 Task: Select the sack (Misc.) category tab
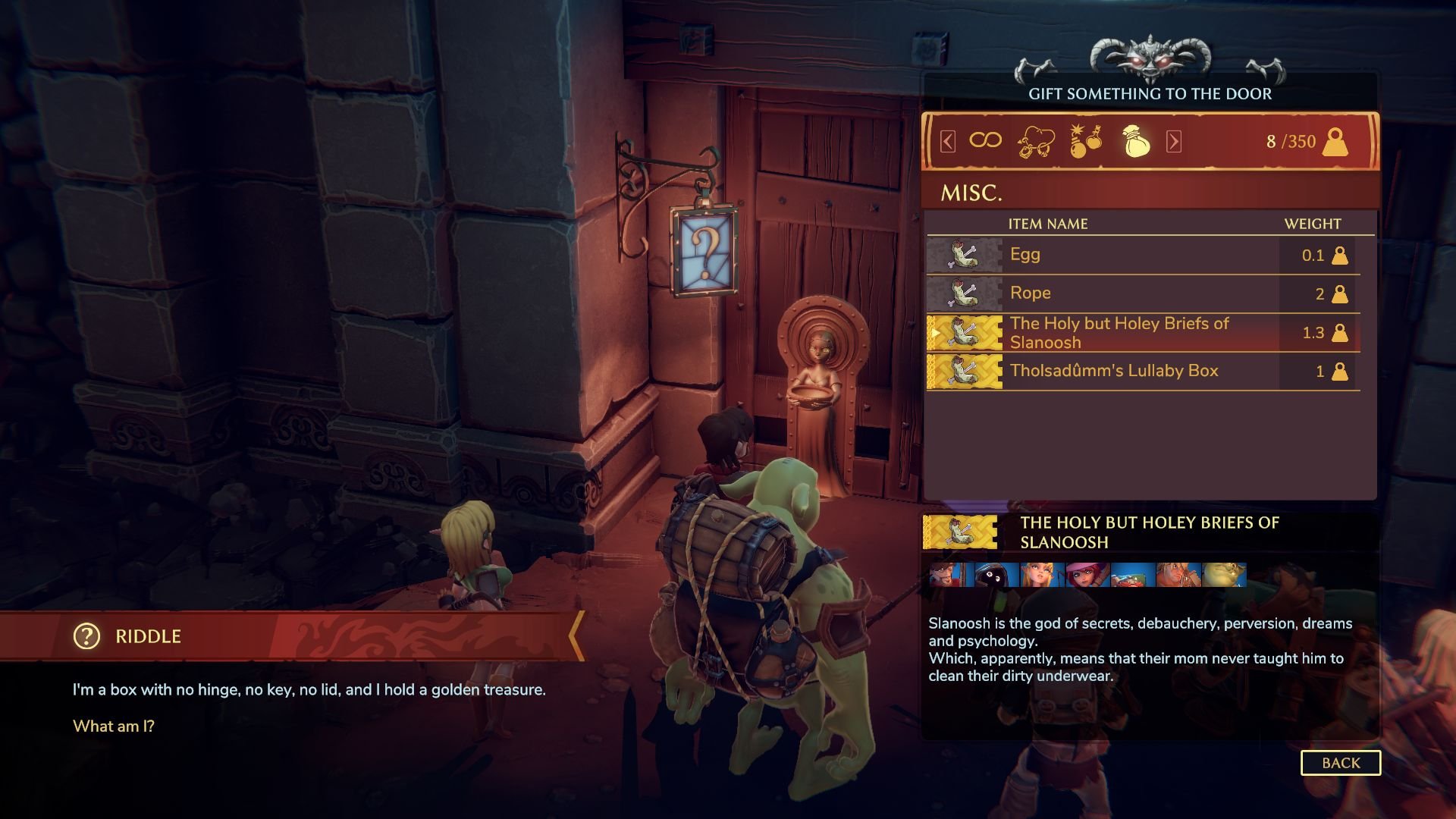(x=1135, y=141)
